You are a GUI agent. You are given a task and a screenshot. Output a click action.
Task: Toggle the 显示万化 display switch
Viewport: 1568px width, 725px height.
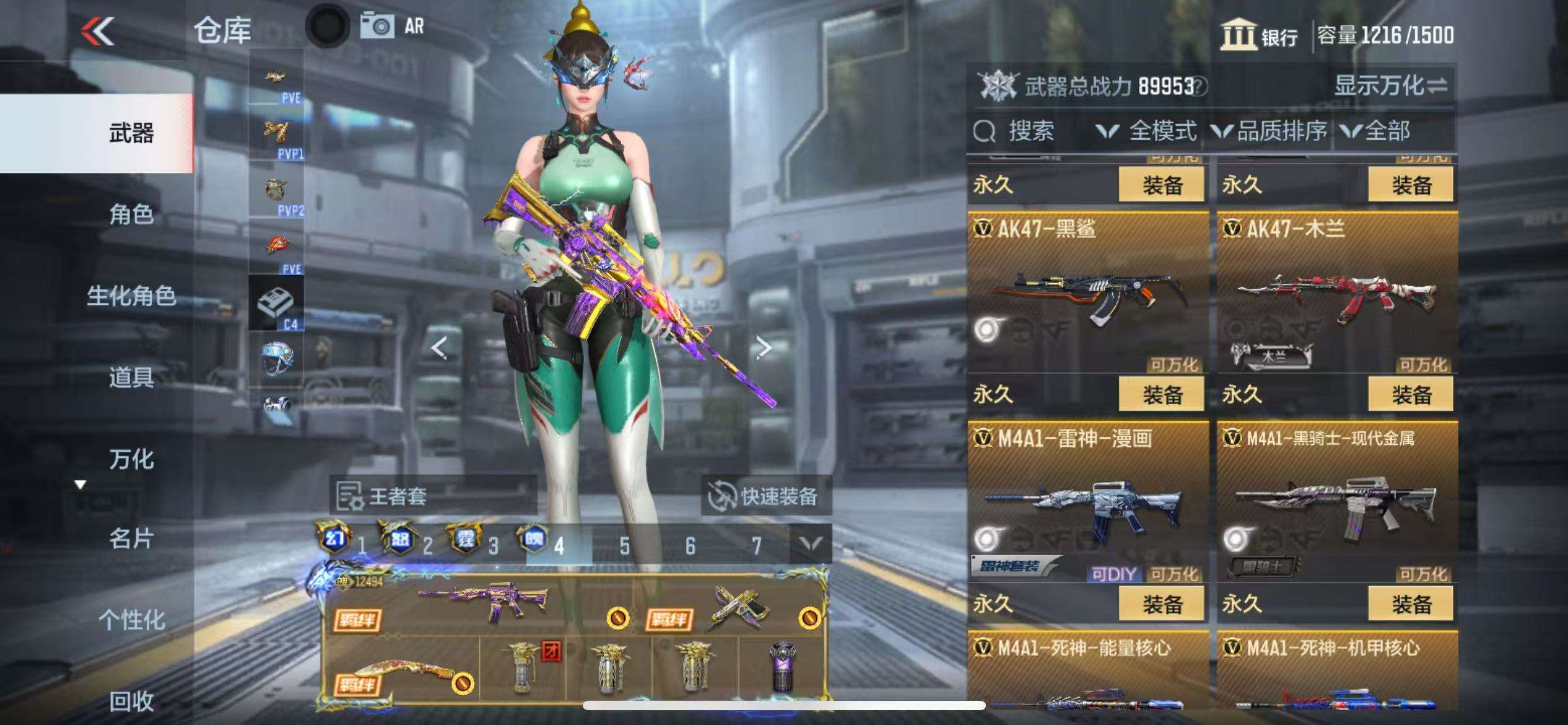1390,86
